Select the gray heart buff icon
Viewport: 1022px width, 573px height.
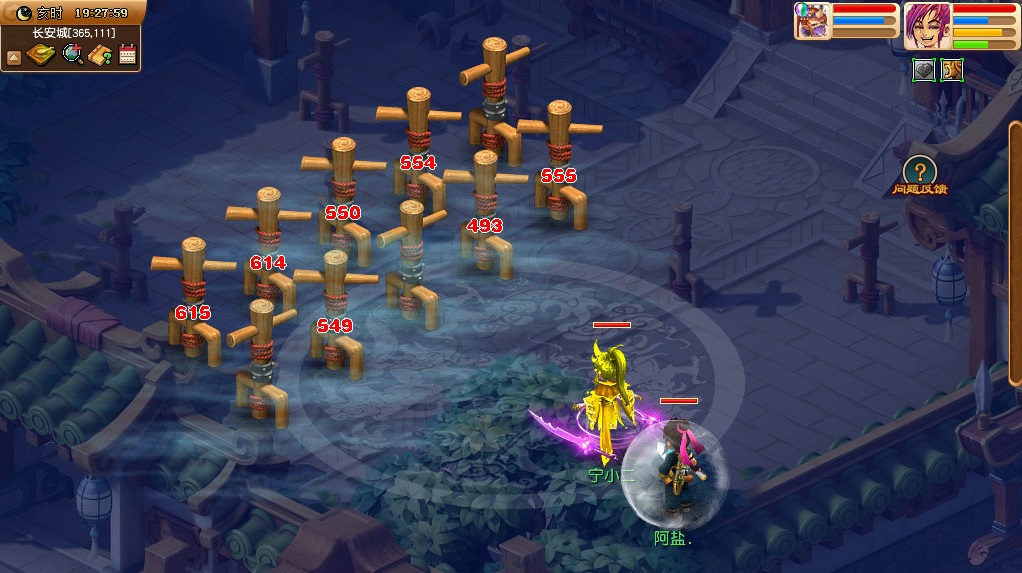pyautogui.click(x=923, y=71)
